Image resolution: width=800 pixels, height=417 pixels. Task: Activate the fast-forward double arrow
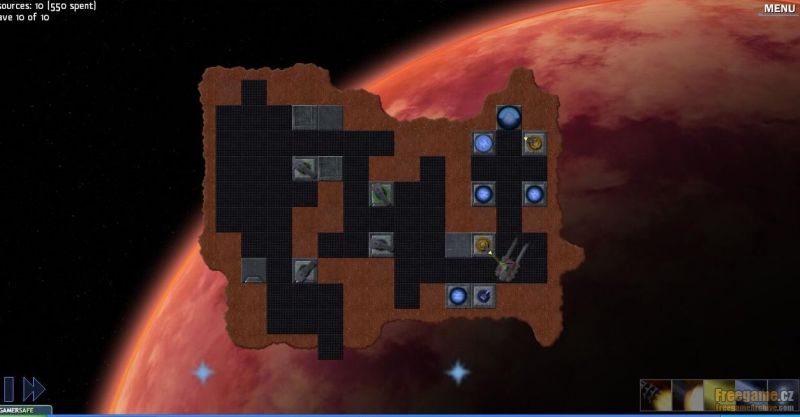pyautogui.click(x=34, y=389)
